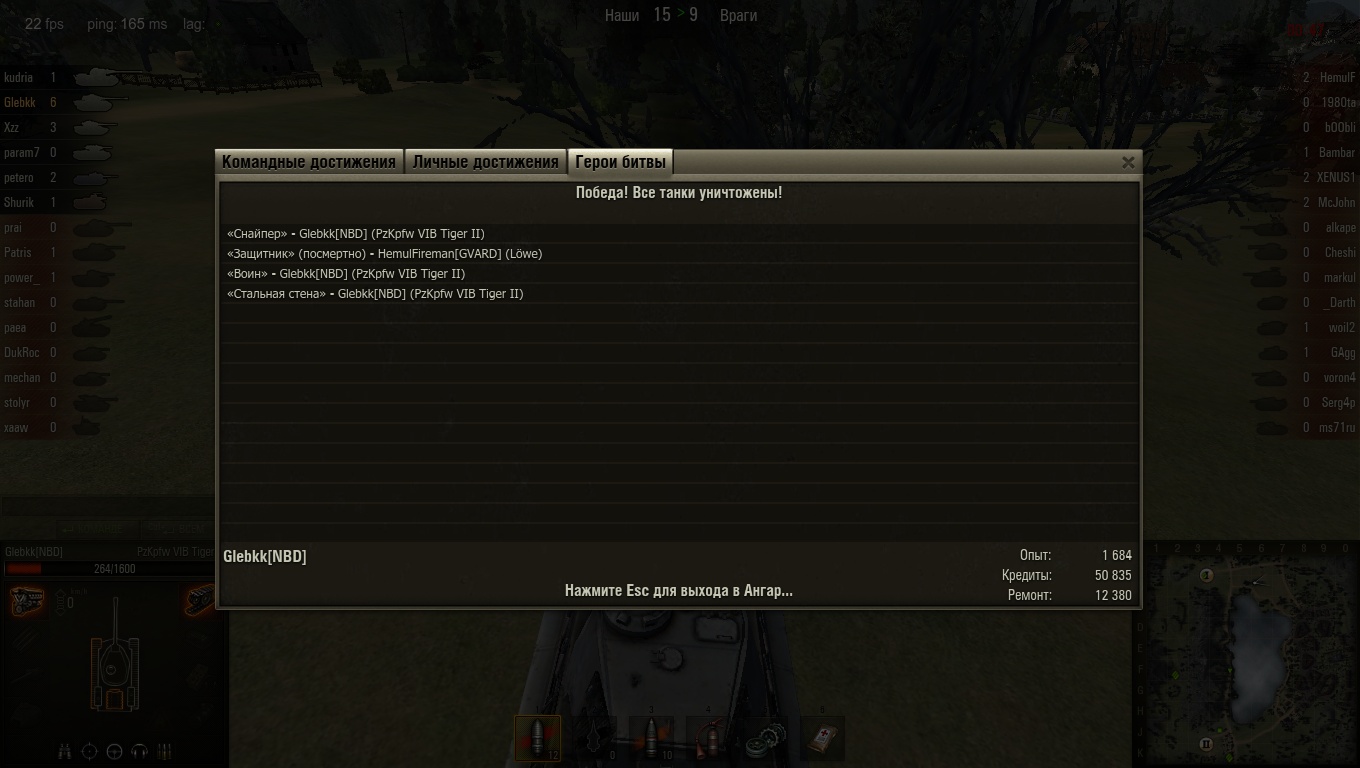Close the battle results window
The width and height of the screenshot is (1360, 768).
click(1128, 162)
